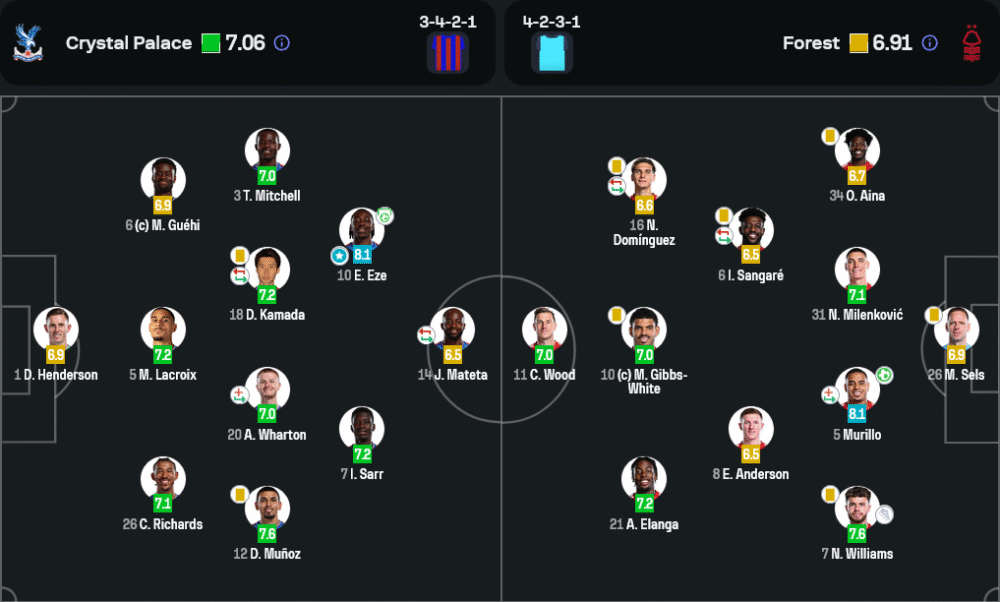Select the Crystal Palace team name
Screen dimensions: 1000x602
coord(128,43)
